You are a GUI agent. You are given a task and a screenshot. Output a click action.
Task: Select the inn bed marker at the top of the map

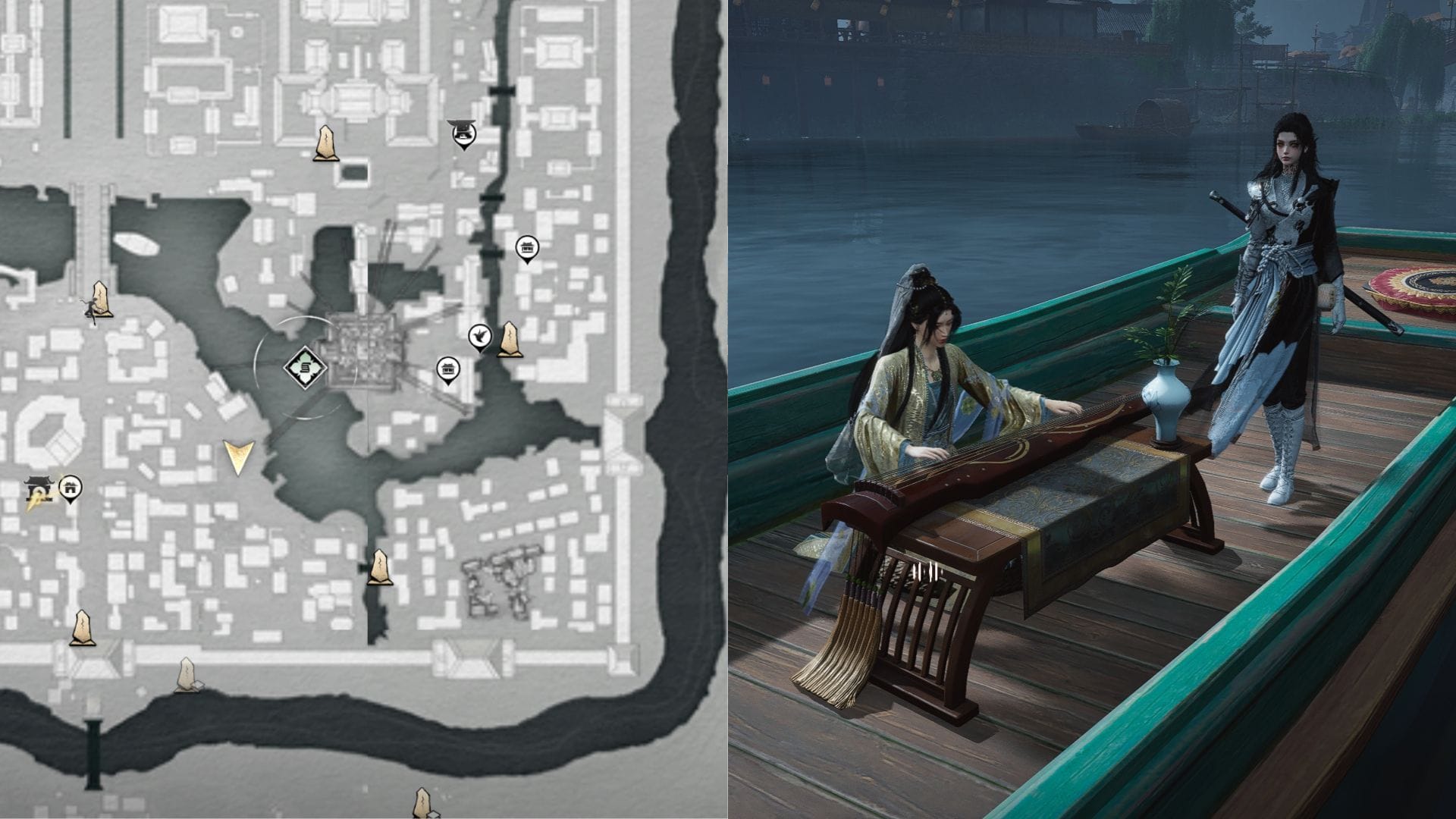point(463,135)
